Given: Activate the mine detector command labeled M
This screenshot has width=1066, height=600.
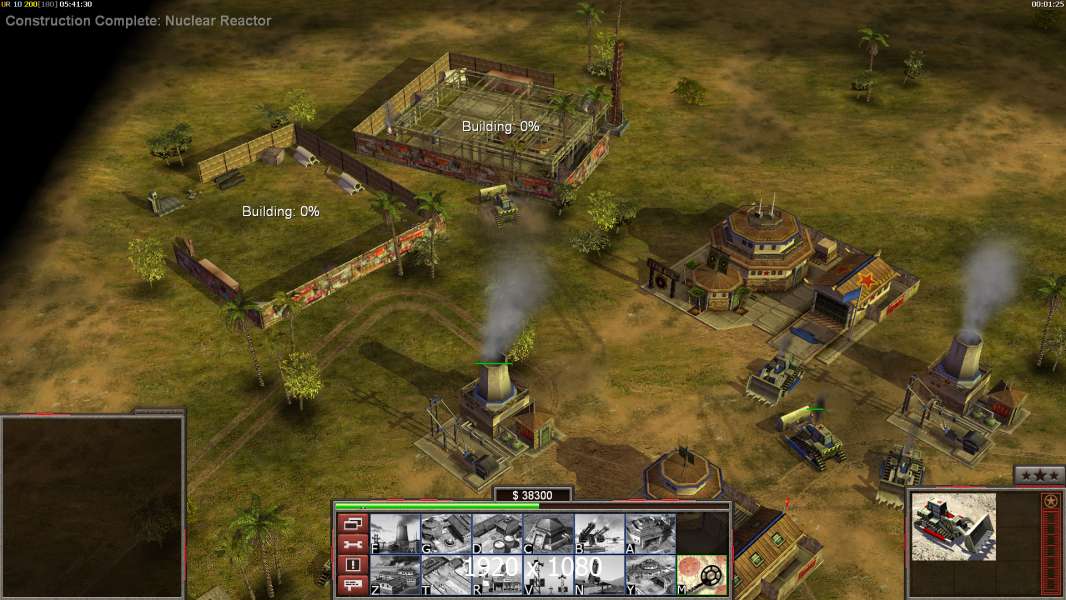Looking at the screenshot, I should click(702, 574).
